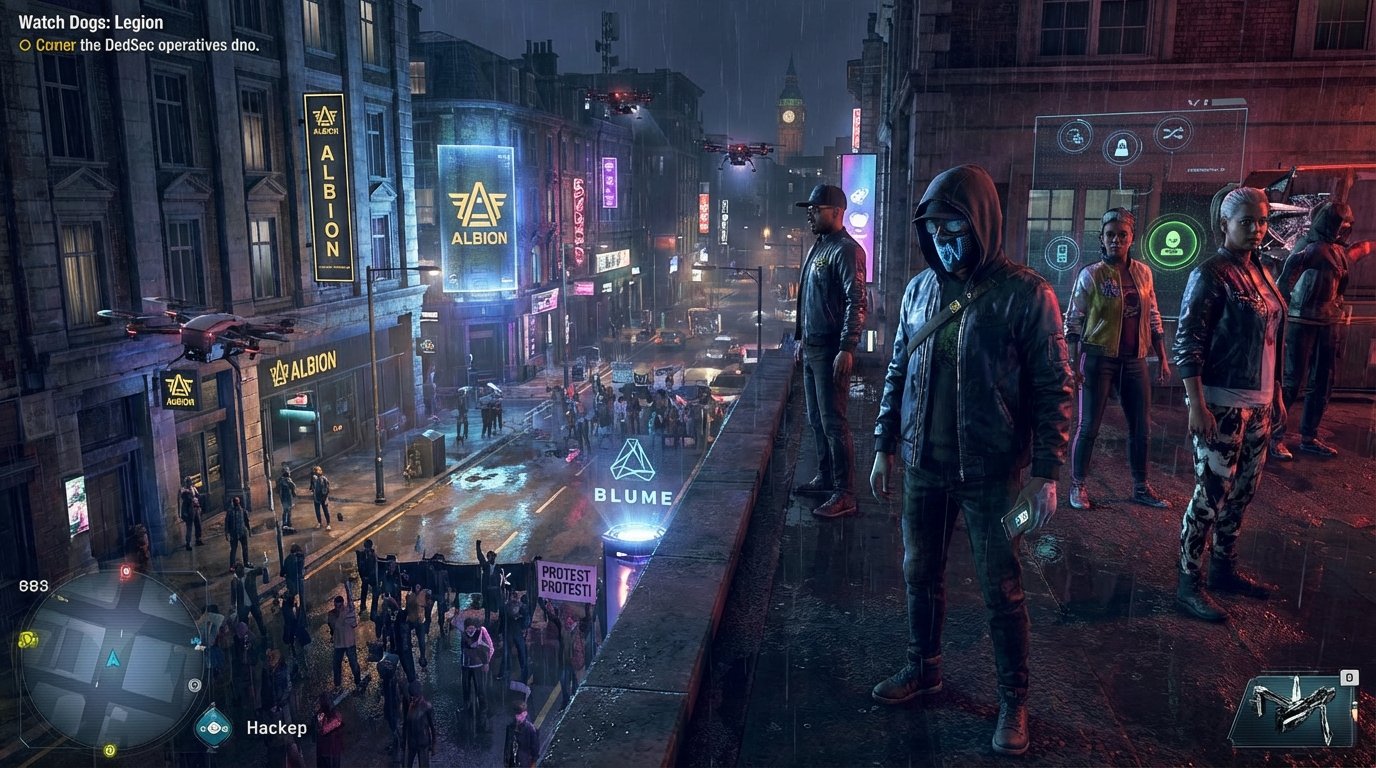The height and width of the screenshot is (768, 1376).
Task: Click the teal Hacker diamond icon beside the minimap
Action: (x=212, y=728)
